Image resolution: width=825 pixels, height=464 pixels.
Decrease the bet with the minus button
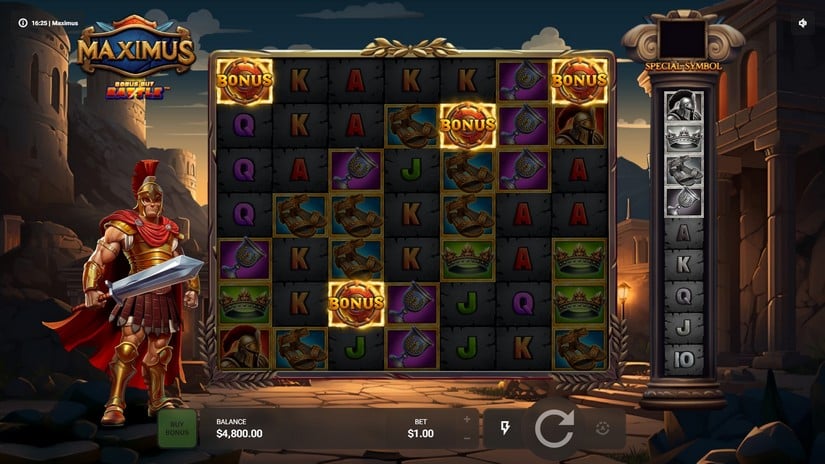coord(466,438)
